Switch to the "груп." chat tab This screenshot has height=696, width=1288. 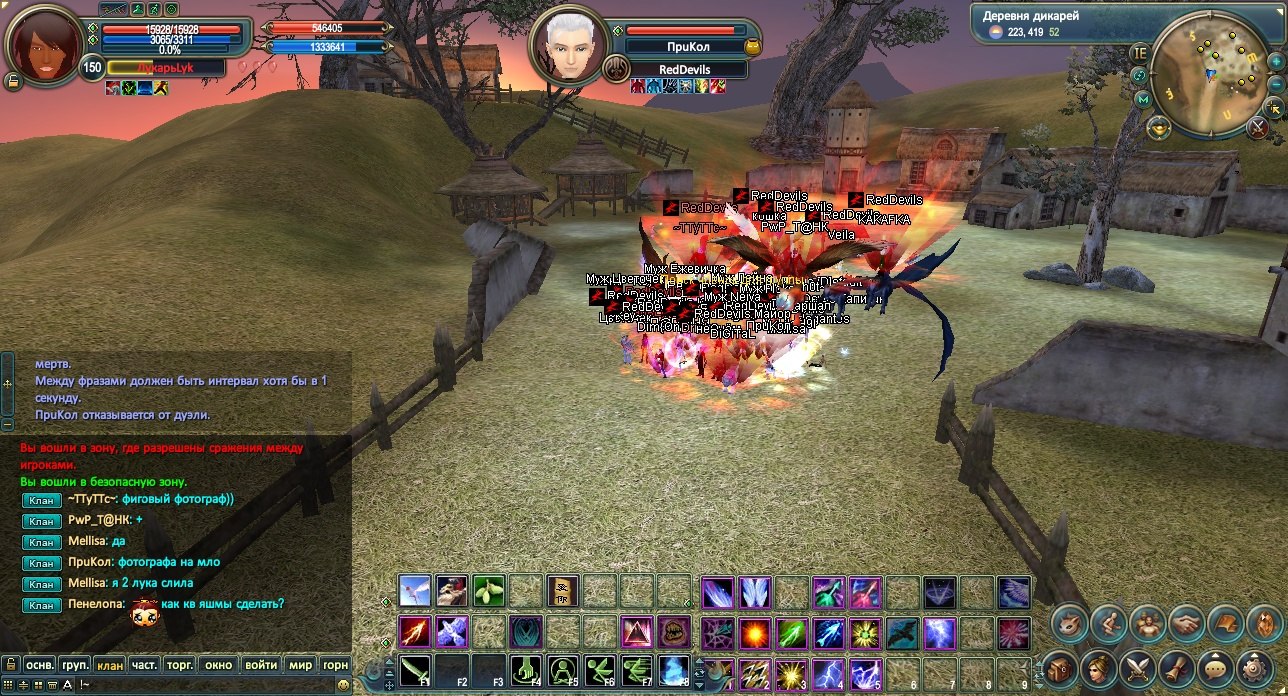[x=75, y=664]
